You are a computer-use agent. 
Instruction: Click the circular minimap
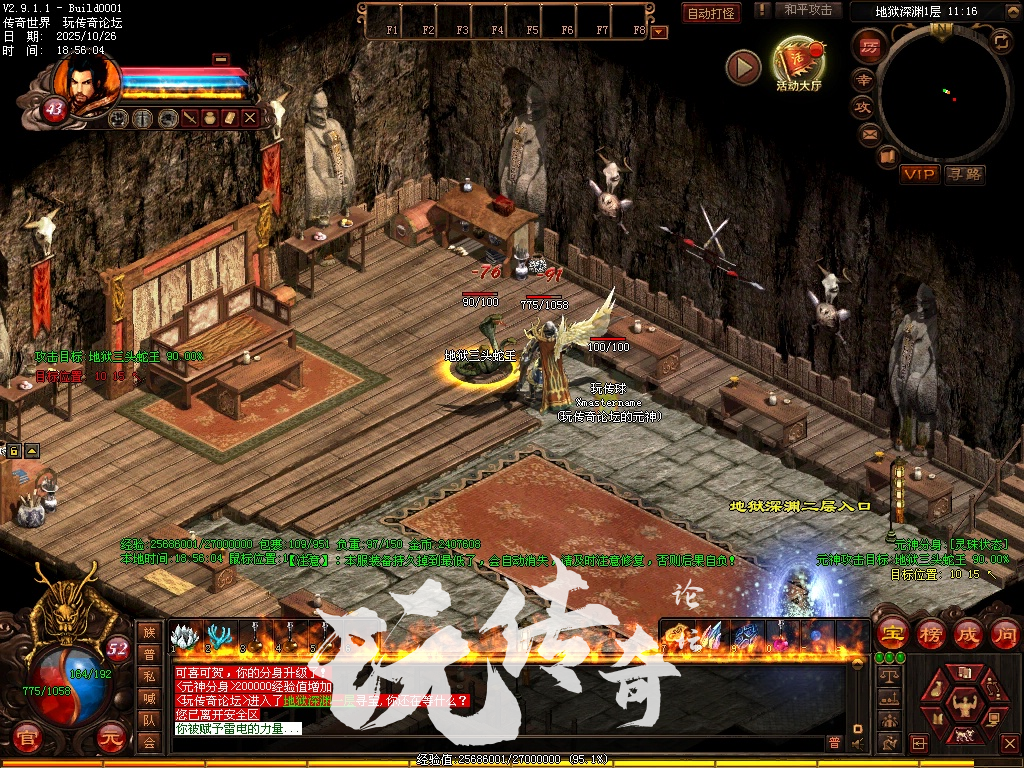pyautogui.click(x=943, y=95)
